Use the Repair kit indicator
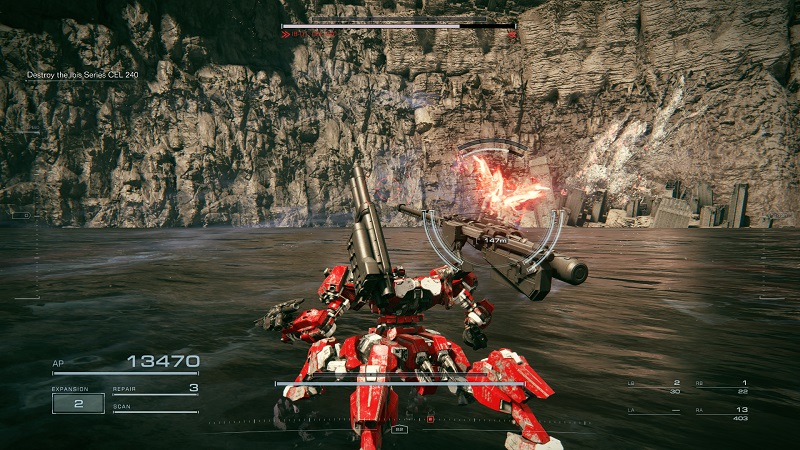Image resolution: width=800 pixels, height=450 pixels. [x=155, y=389]
